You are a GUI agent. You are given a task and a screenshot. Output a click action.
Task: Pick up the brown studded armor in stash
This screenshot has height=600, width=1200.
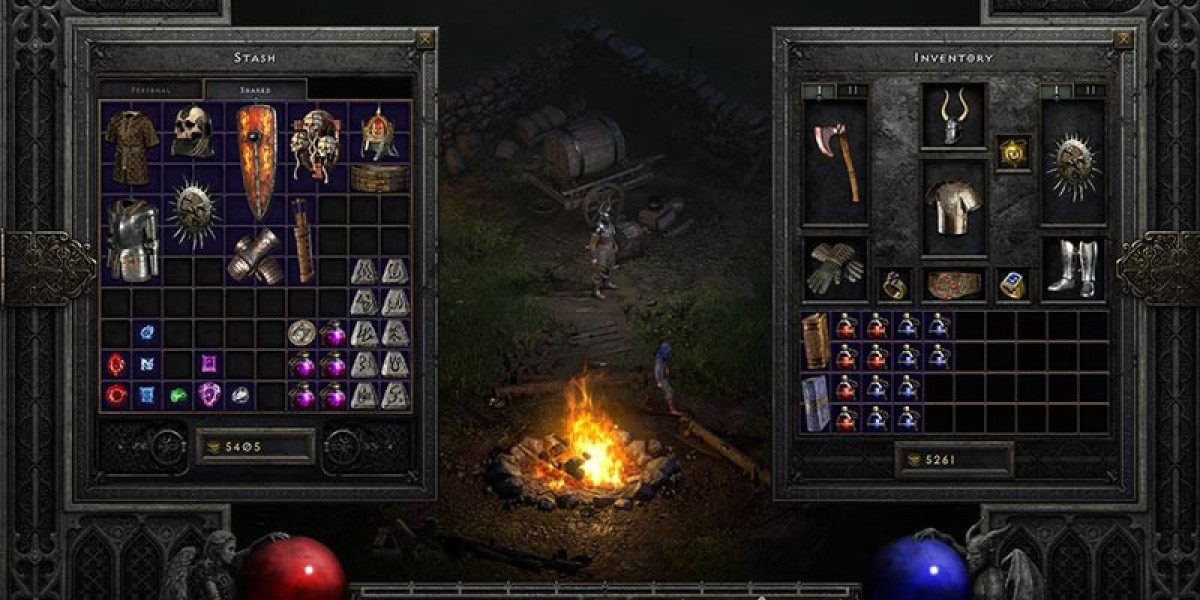point(130,145)
